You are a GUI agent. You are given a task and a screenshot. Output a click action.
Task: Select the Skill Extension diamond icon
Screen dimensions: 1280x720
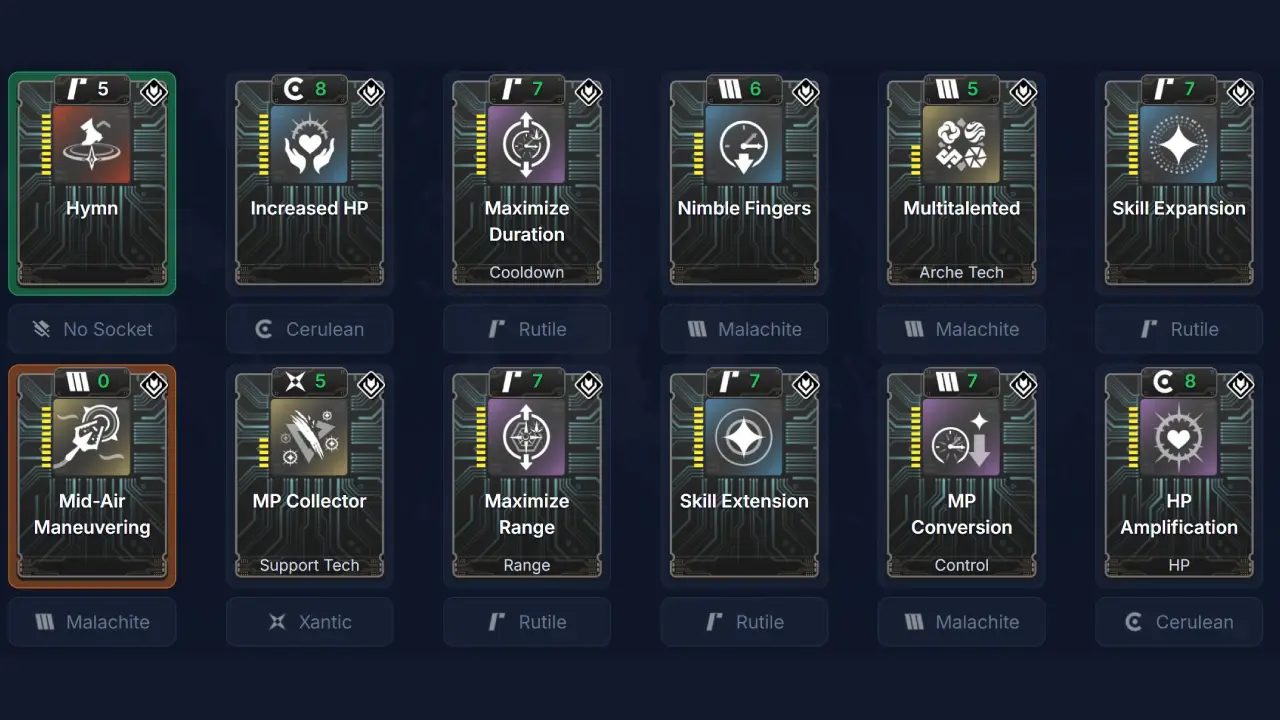tap(744, 438)
